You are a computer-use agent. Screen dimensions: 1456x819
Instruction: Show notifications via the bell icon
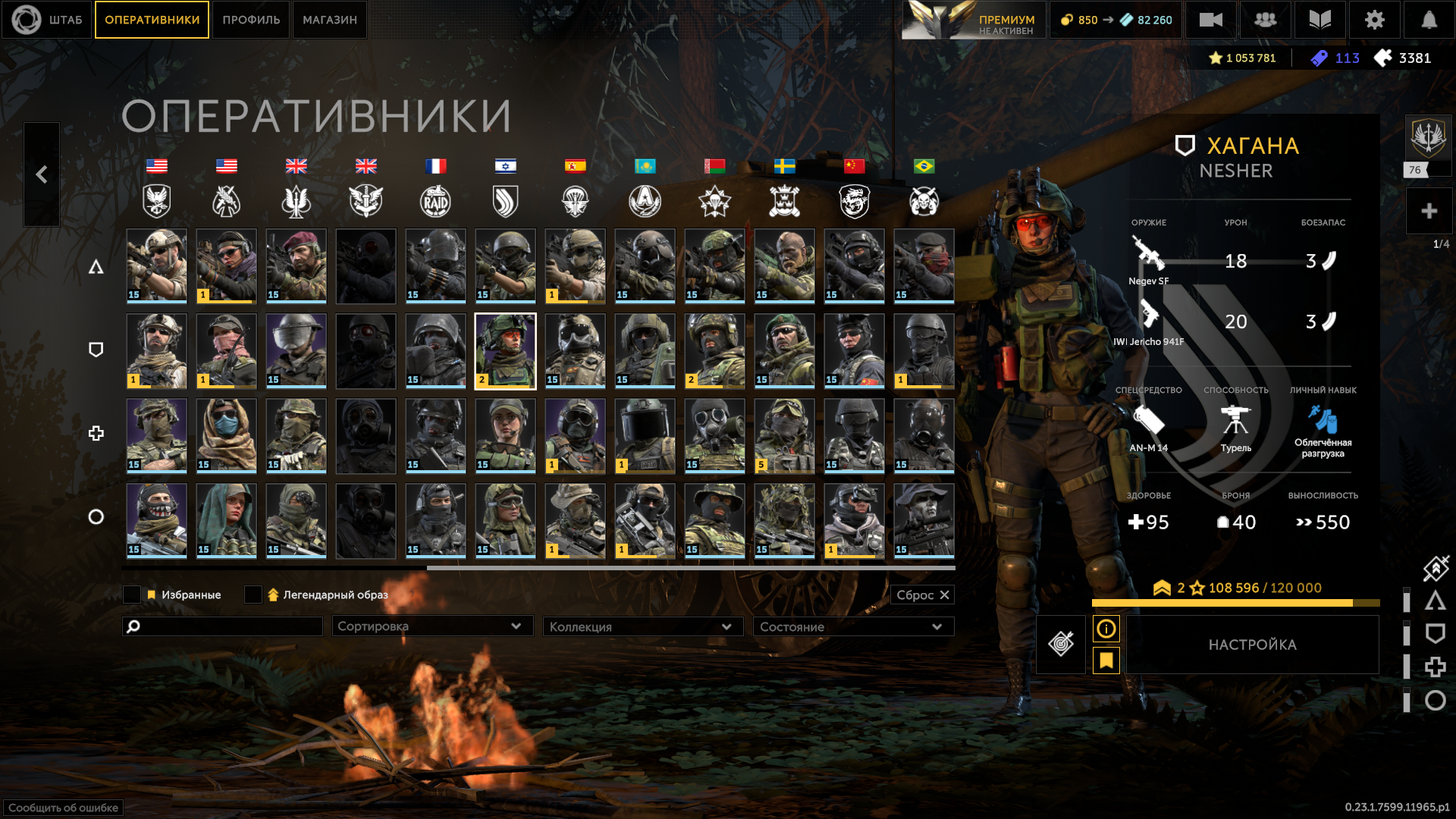(1429, 20)
